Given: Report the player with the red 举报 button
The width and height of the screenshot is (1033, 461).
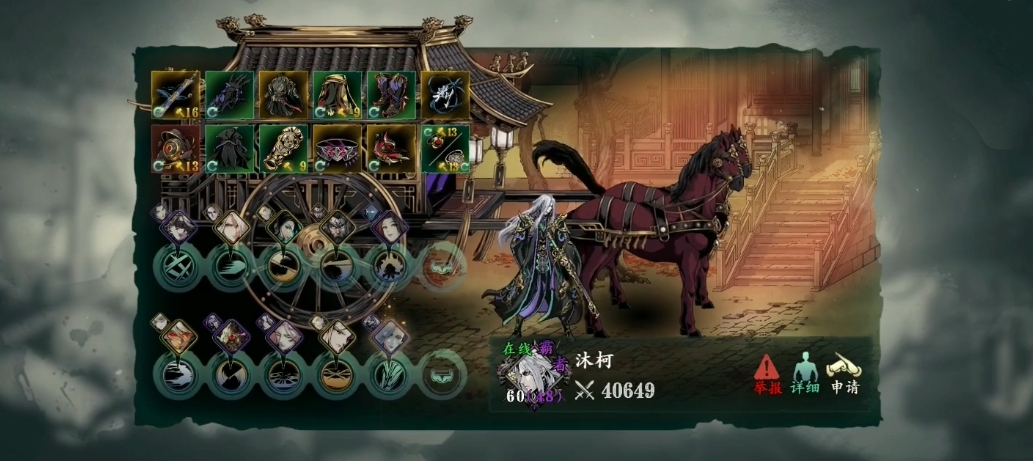Looking at the screenshot, I should [766, 373].
